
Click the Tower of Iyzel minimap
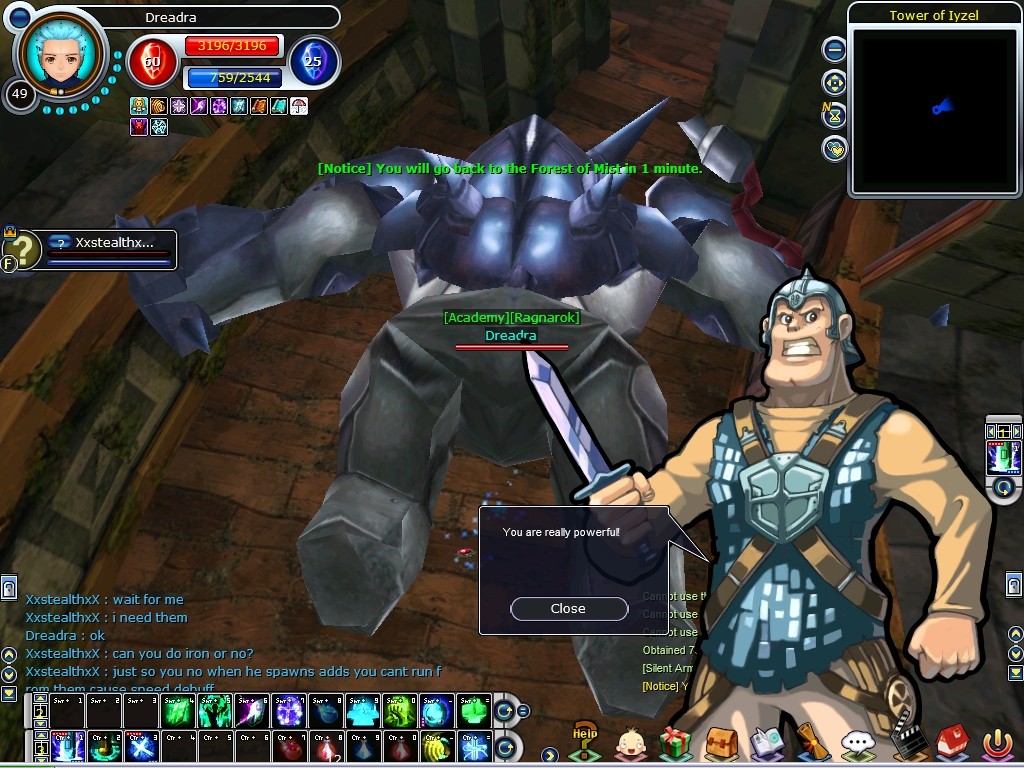(933, 110)
